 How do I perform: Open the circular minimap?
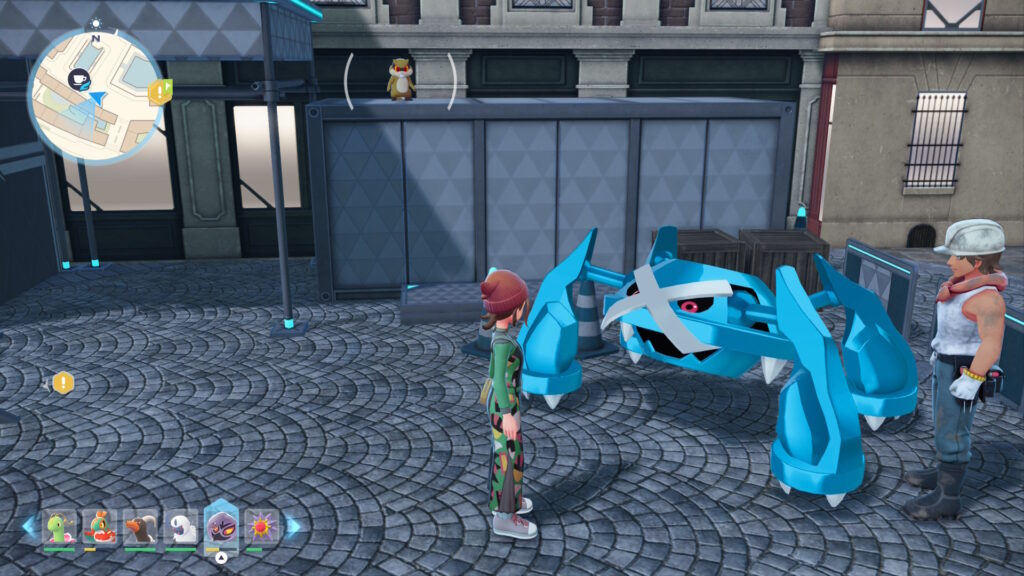(95, 95)
